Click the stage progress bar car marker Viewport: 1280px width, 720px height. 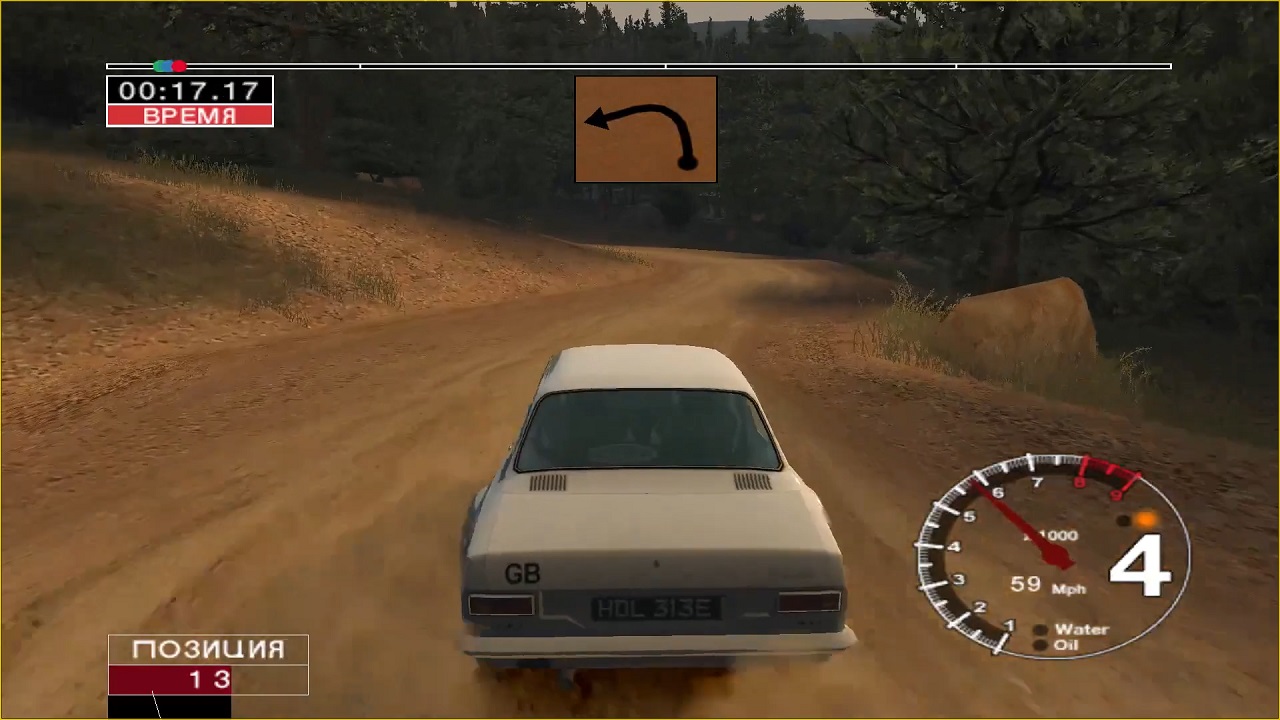pos(169,66)
